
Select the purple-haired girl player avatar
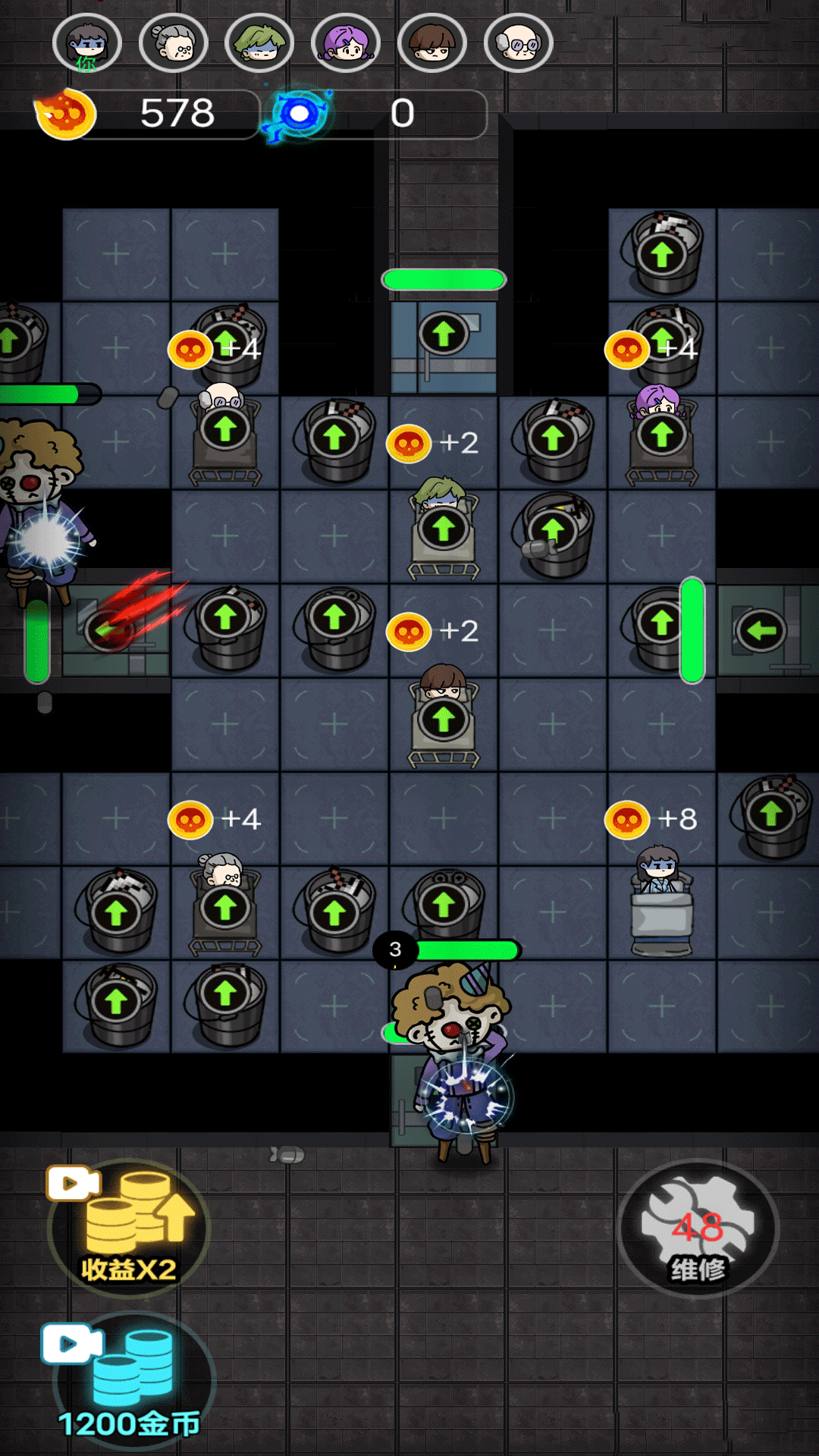pos(346,44)
